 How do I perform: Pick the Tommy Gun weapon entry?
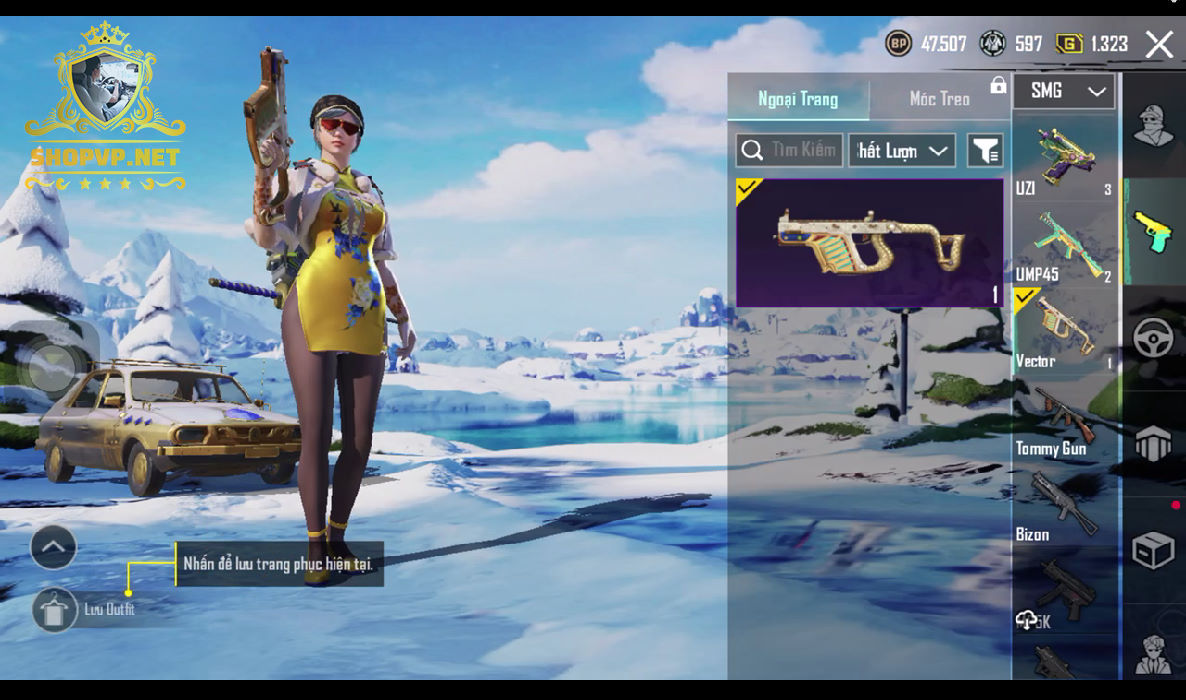(1064, 419)
